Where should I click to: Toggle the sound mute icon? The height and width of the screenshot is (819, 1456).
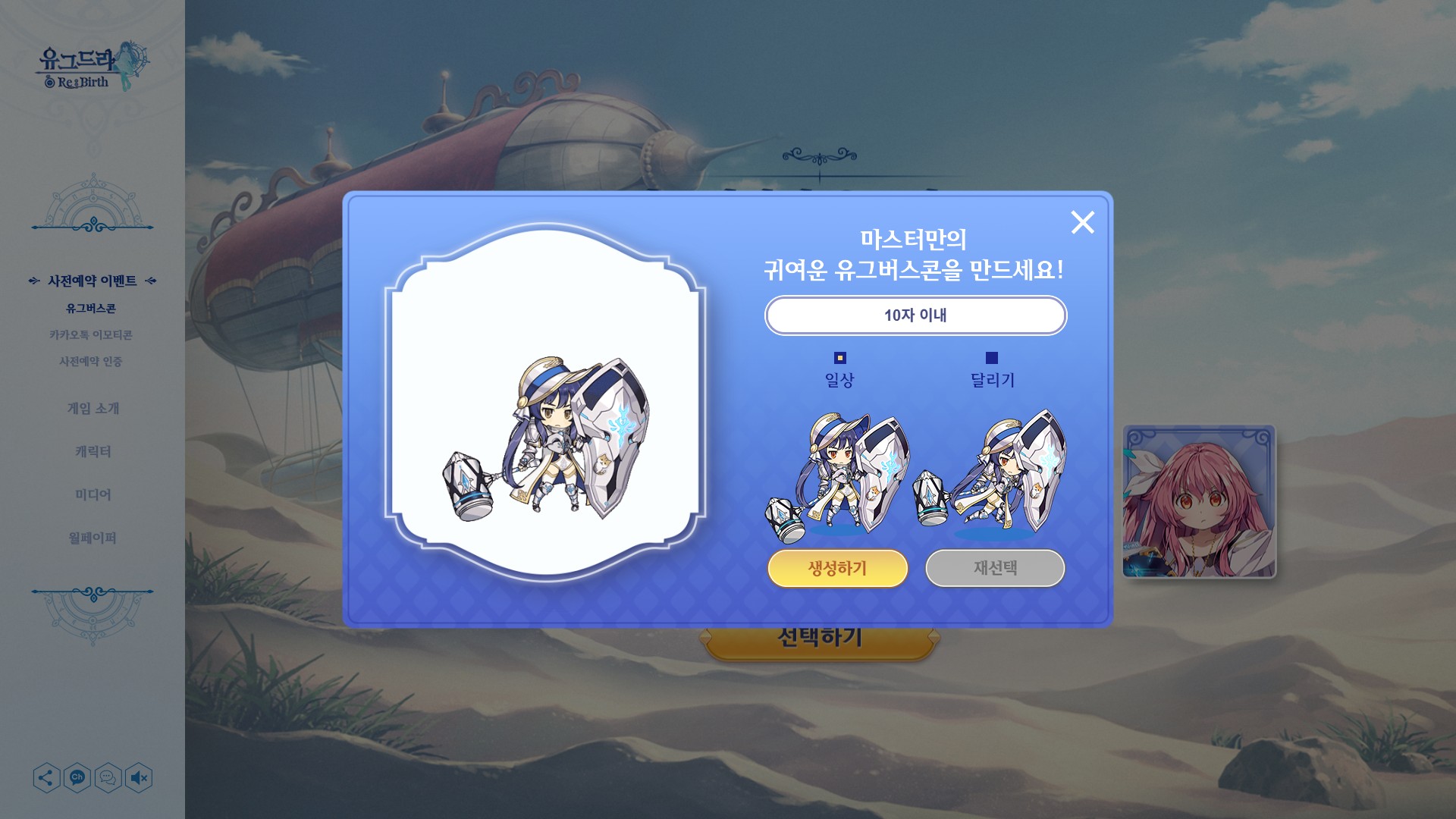139,778
